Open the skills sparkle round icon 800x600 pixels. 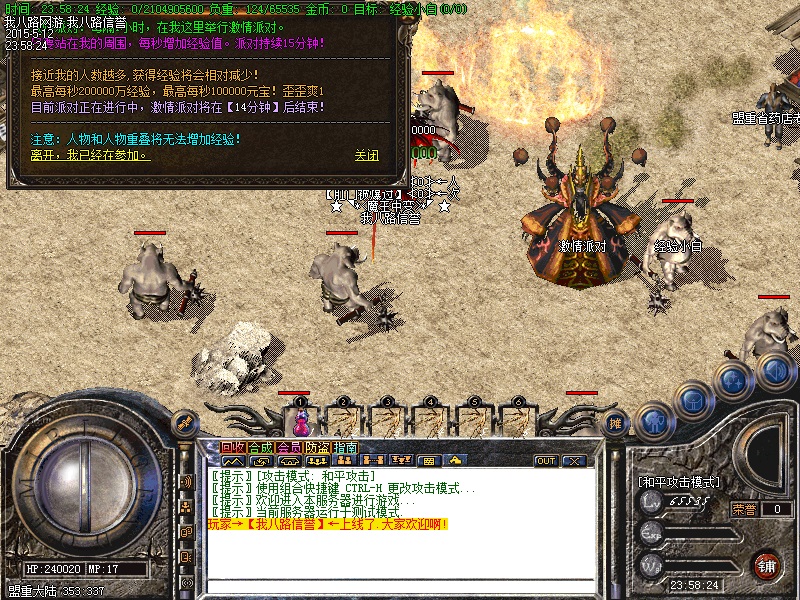click(733, 381)
